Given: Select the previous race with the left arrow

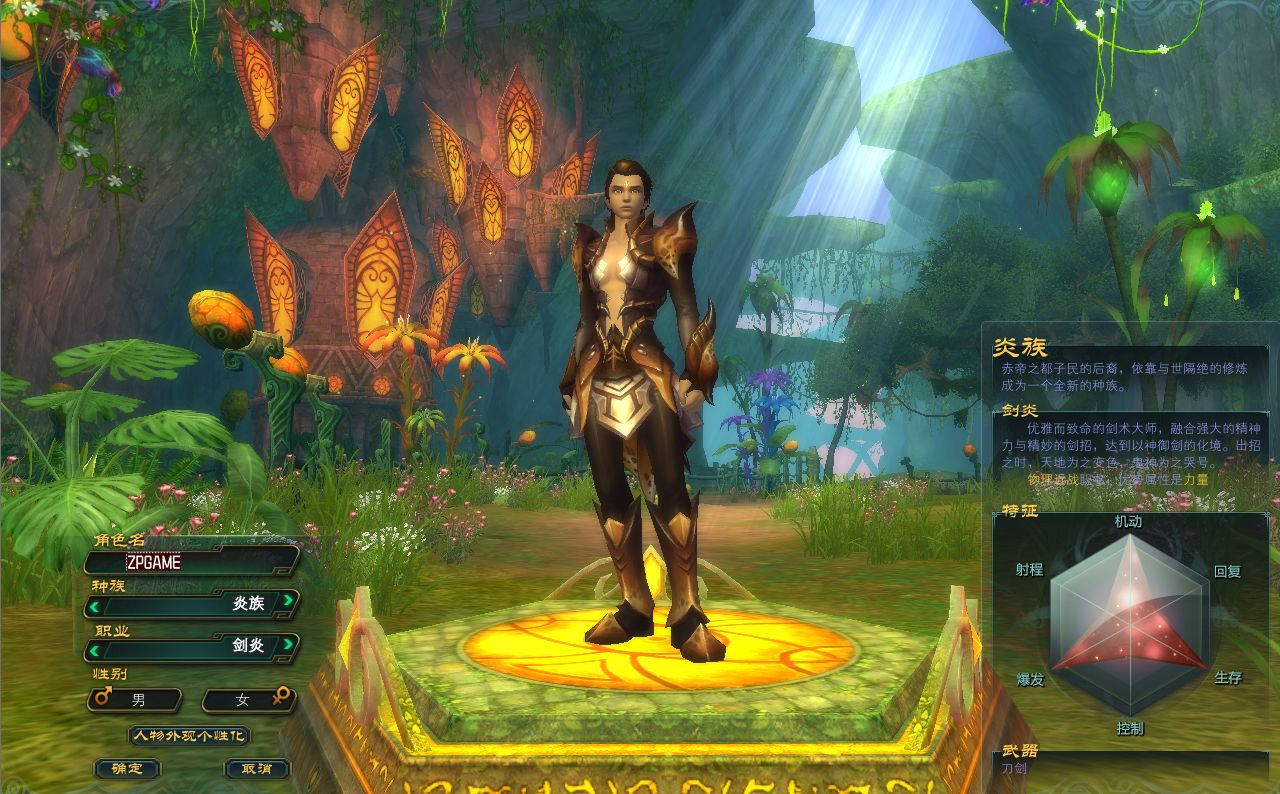Looking at the screenshot, I should pos(94,604).
